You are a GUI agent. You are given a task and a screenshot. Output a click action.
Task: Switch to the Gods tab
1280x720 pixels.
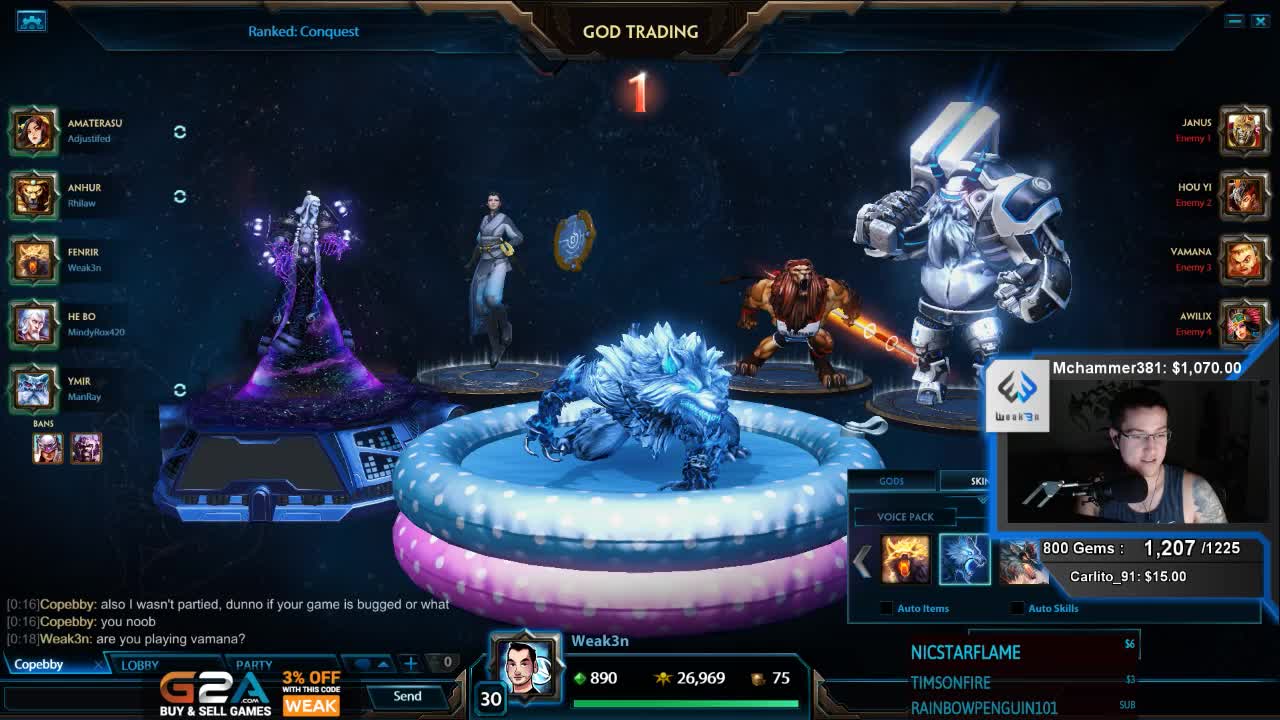tap(891, 481)
